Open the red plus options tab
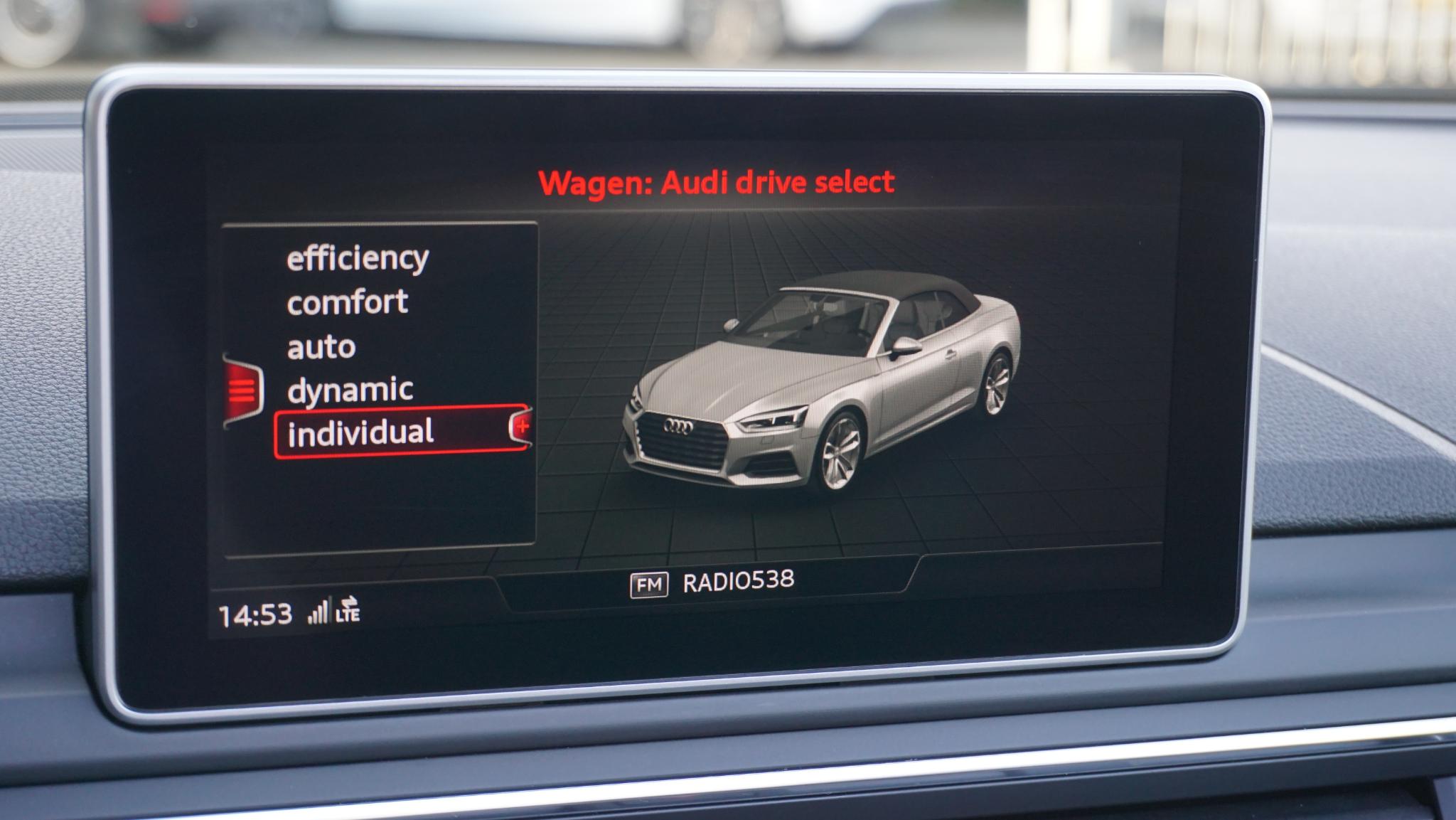This screenshot has width=1456, height=820. pos(521,427)
